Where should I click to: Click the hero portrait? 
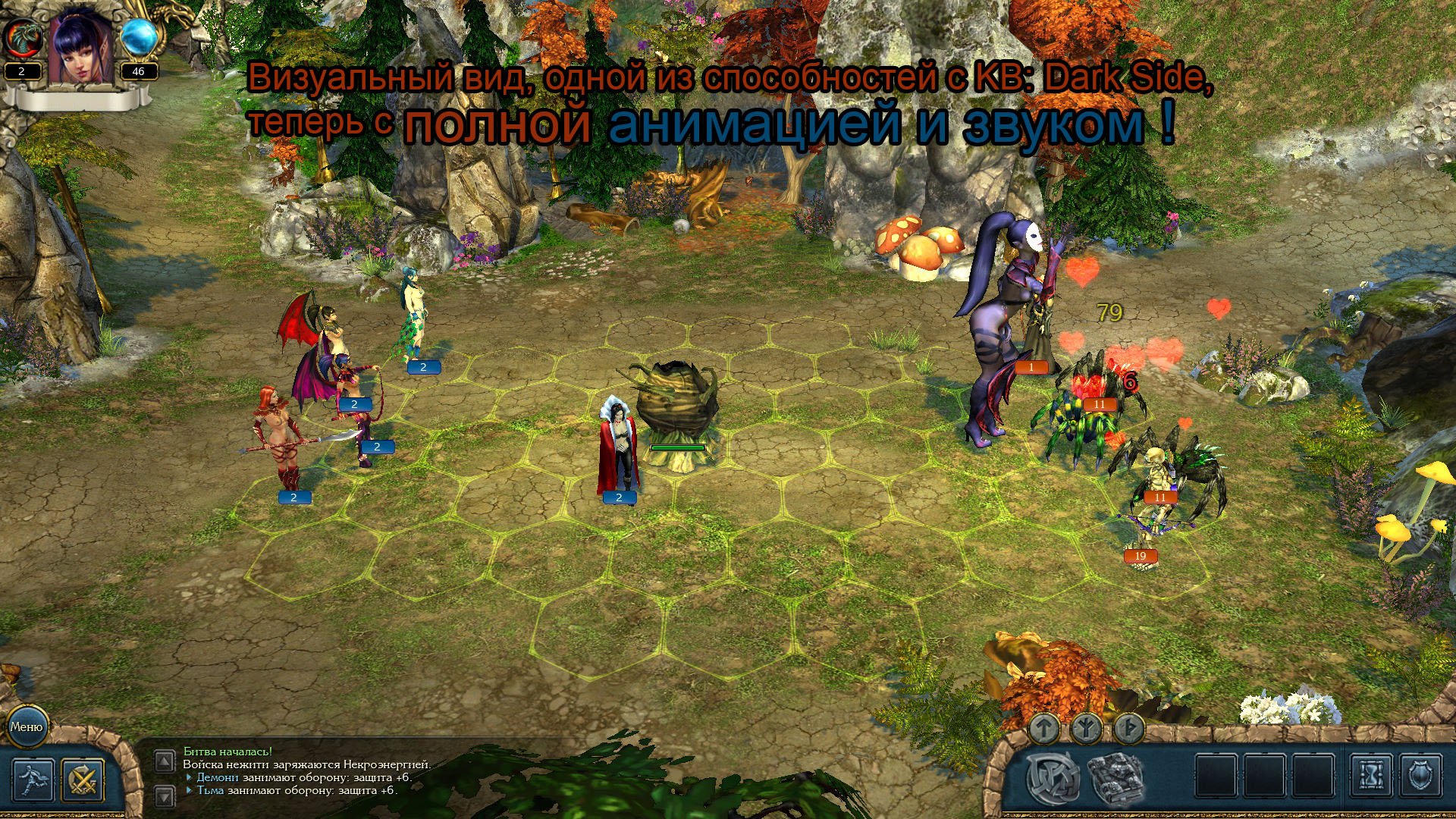pyautogui.click(x=80, y=47)
